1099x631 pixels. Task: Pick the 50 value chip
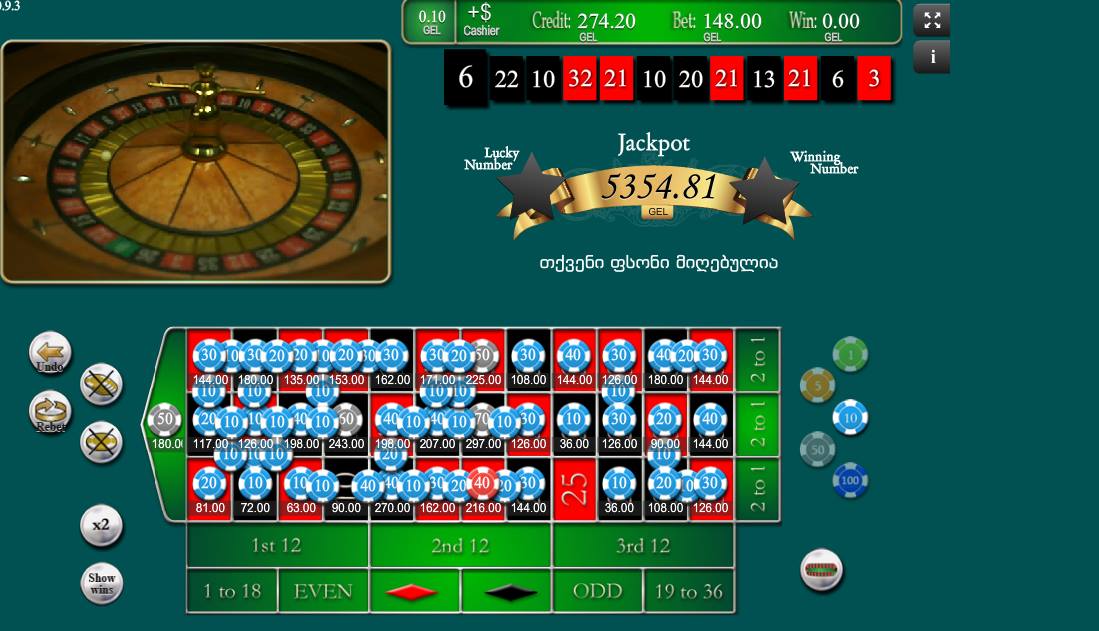817,450
